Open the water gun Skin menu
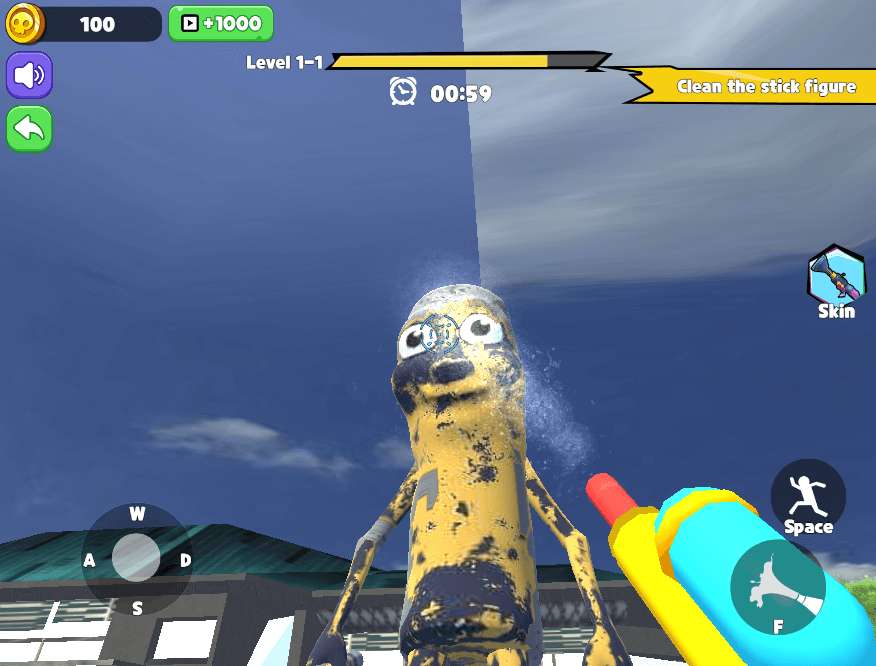This screenshot has width=876, height=666. (836, 280)
